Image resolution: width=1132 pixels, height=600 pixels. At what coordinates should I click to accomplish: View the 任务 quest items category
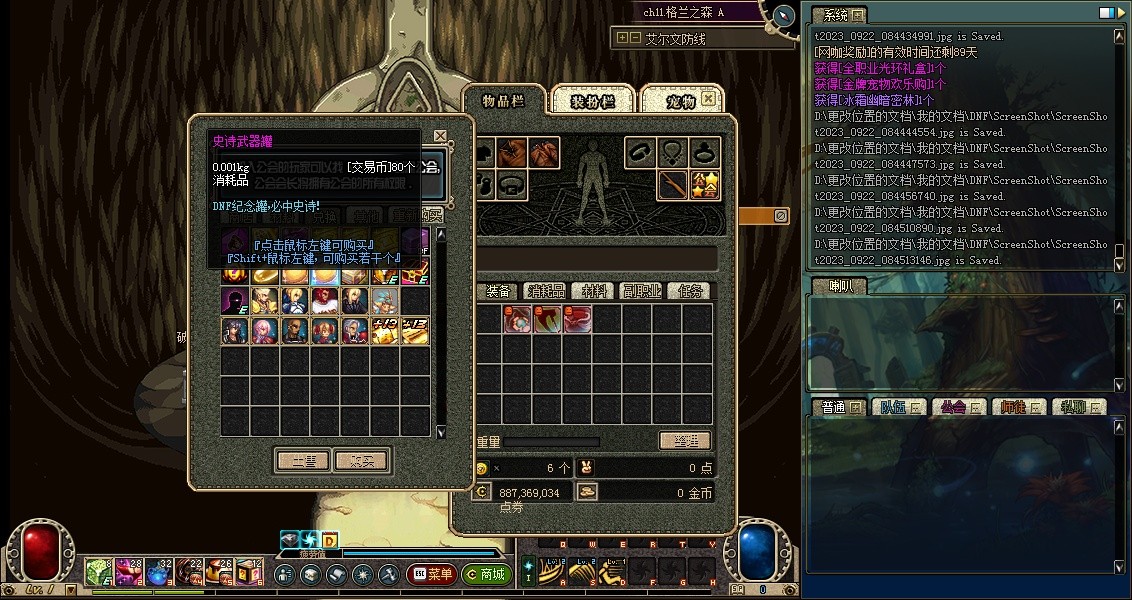(x=690, y=291)
